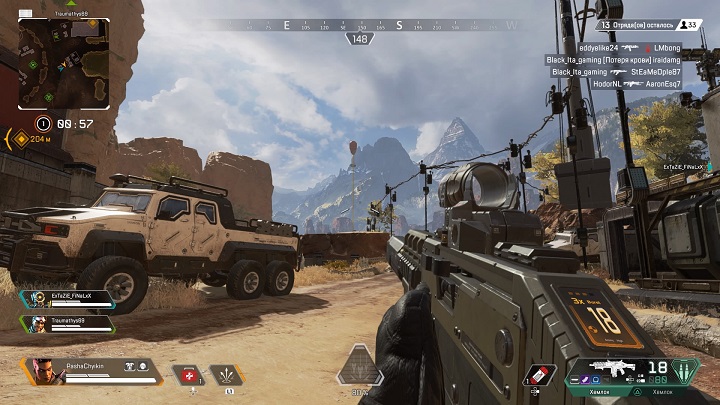This screenshot has height=405, width=720.
Task: Select the ultimate ability hexagon icon
Action: 359,368
